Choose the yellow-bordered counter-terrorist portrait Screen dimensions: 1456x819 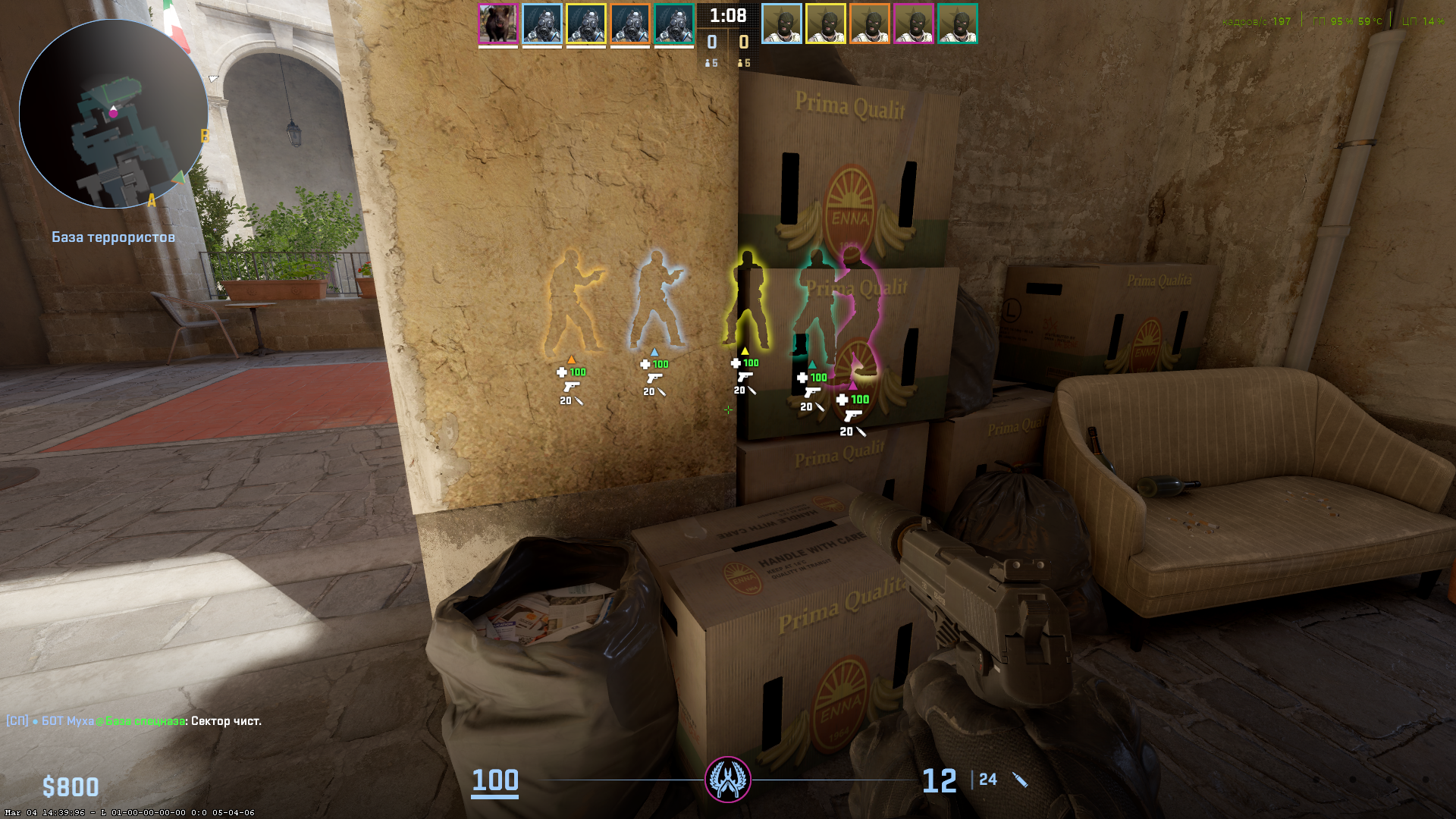click(586, 24)
